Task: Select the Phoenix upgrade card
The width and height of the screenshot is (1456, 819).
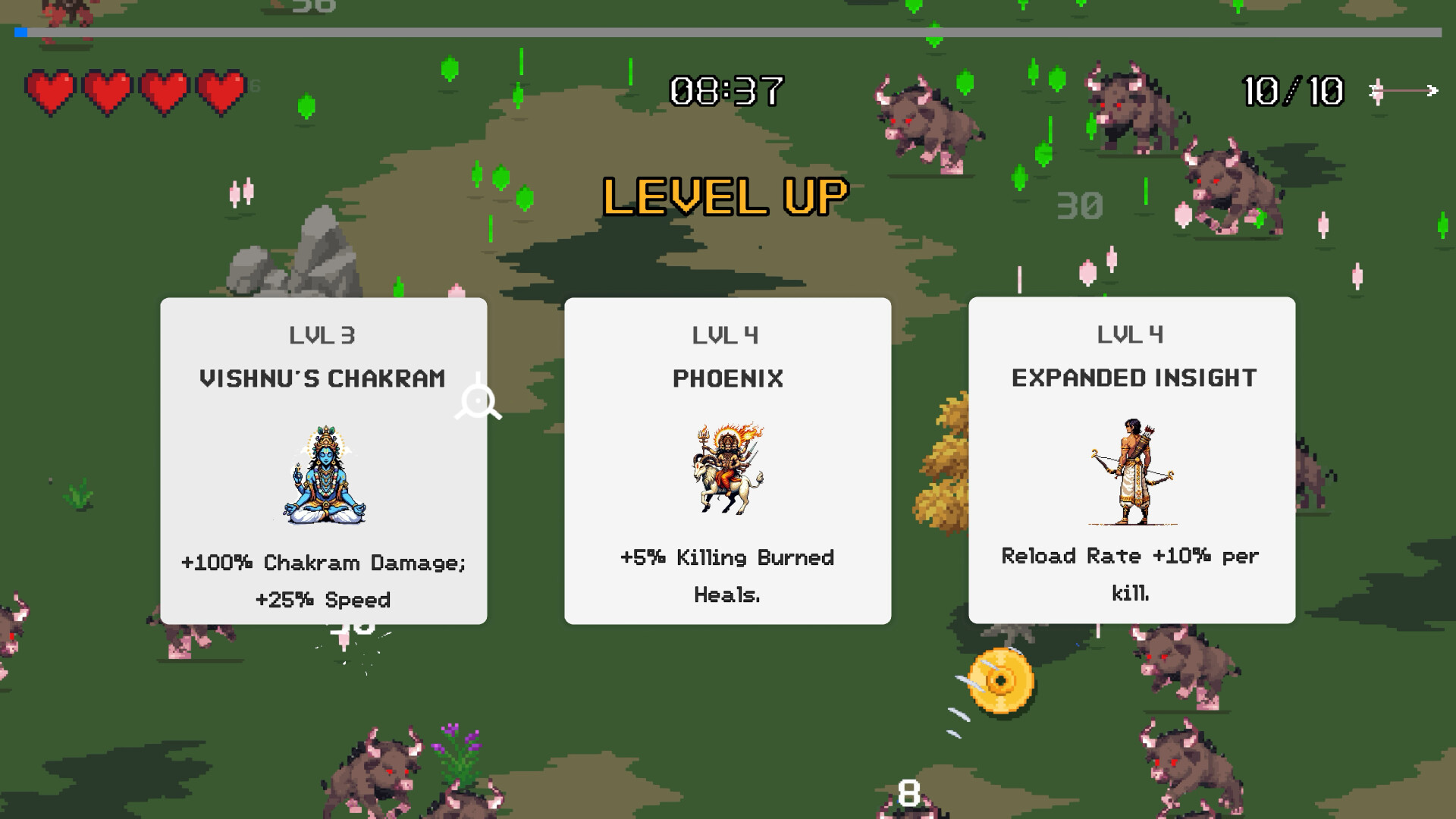Action: pyautogui.click(x=728, y=460)
